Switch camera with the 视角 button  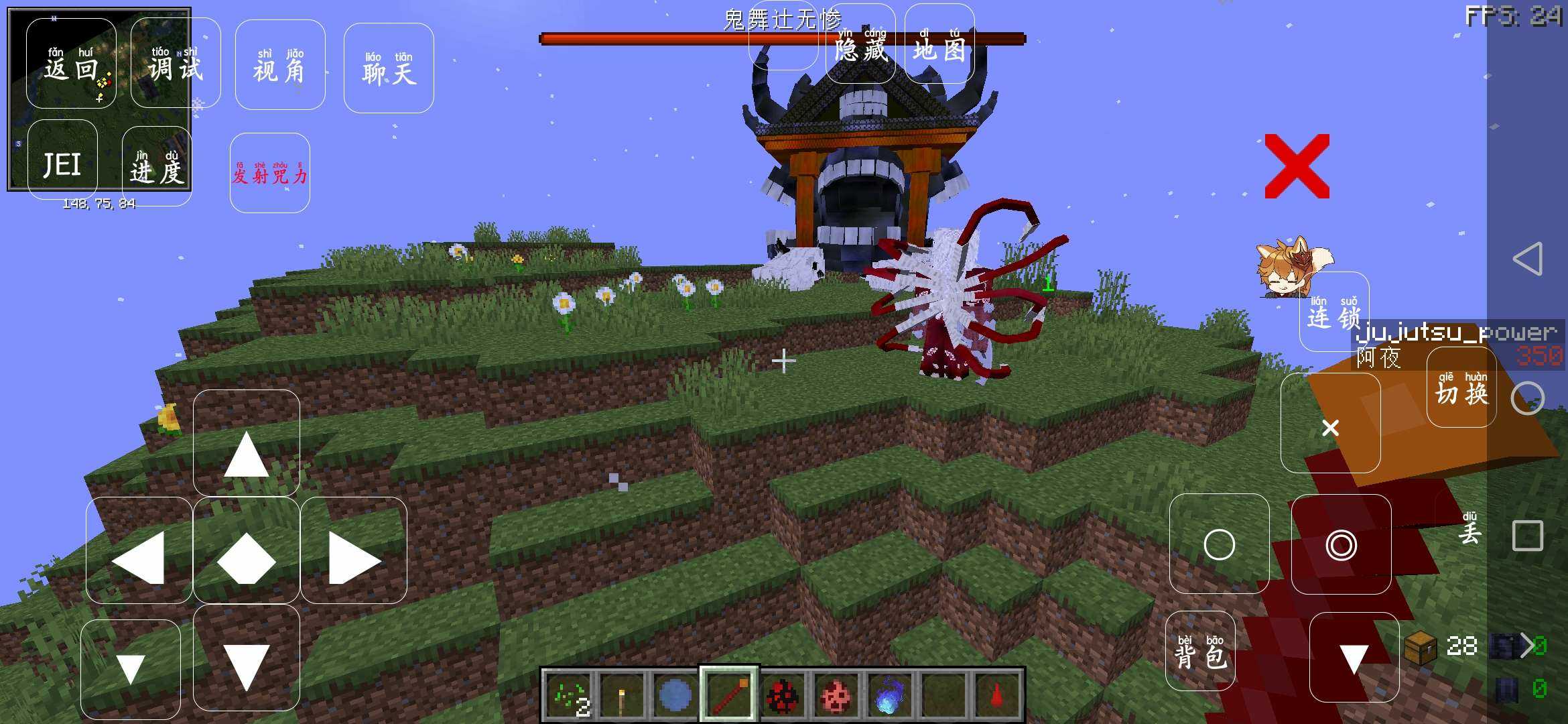click(x=279, y=65)
